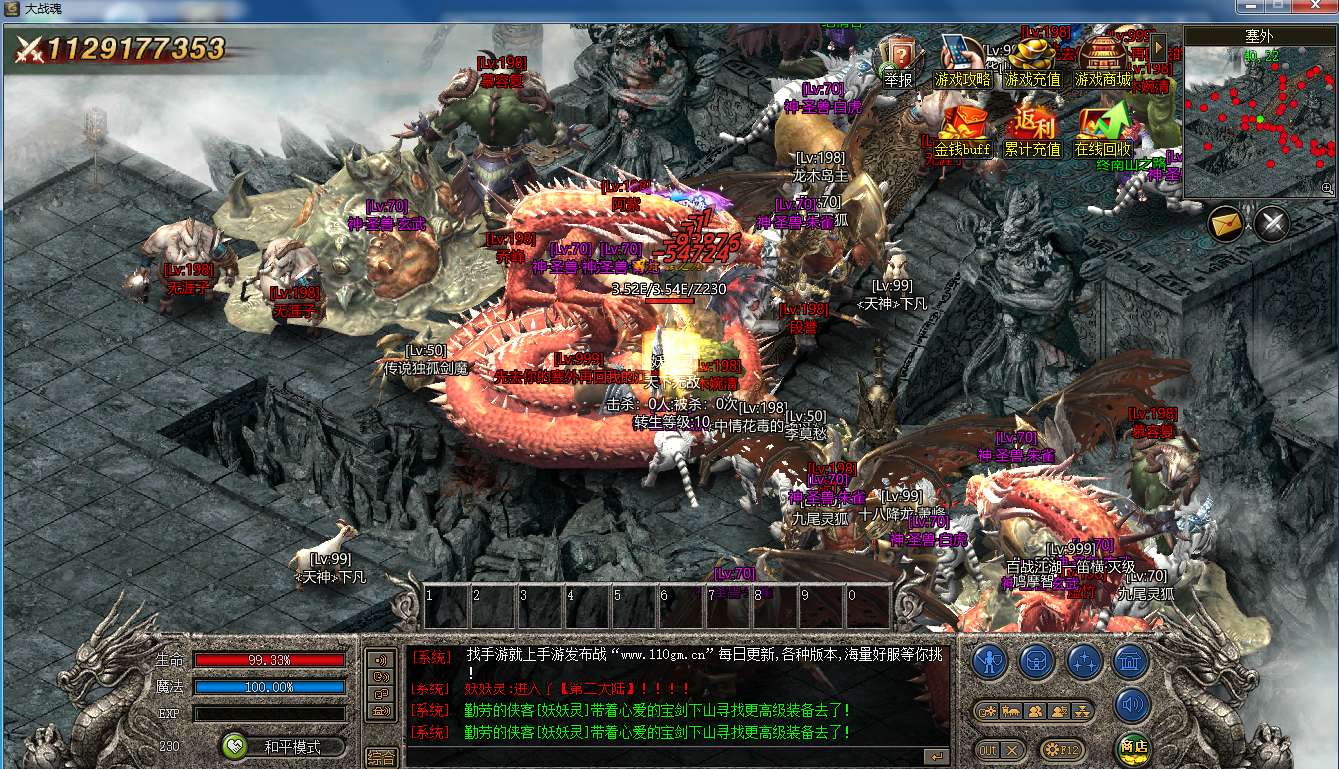Click the minimap's magnifier zoom button
The width and height of the screenshot is (1339, 769).
(1327, 188)
